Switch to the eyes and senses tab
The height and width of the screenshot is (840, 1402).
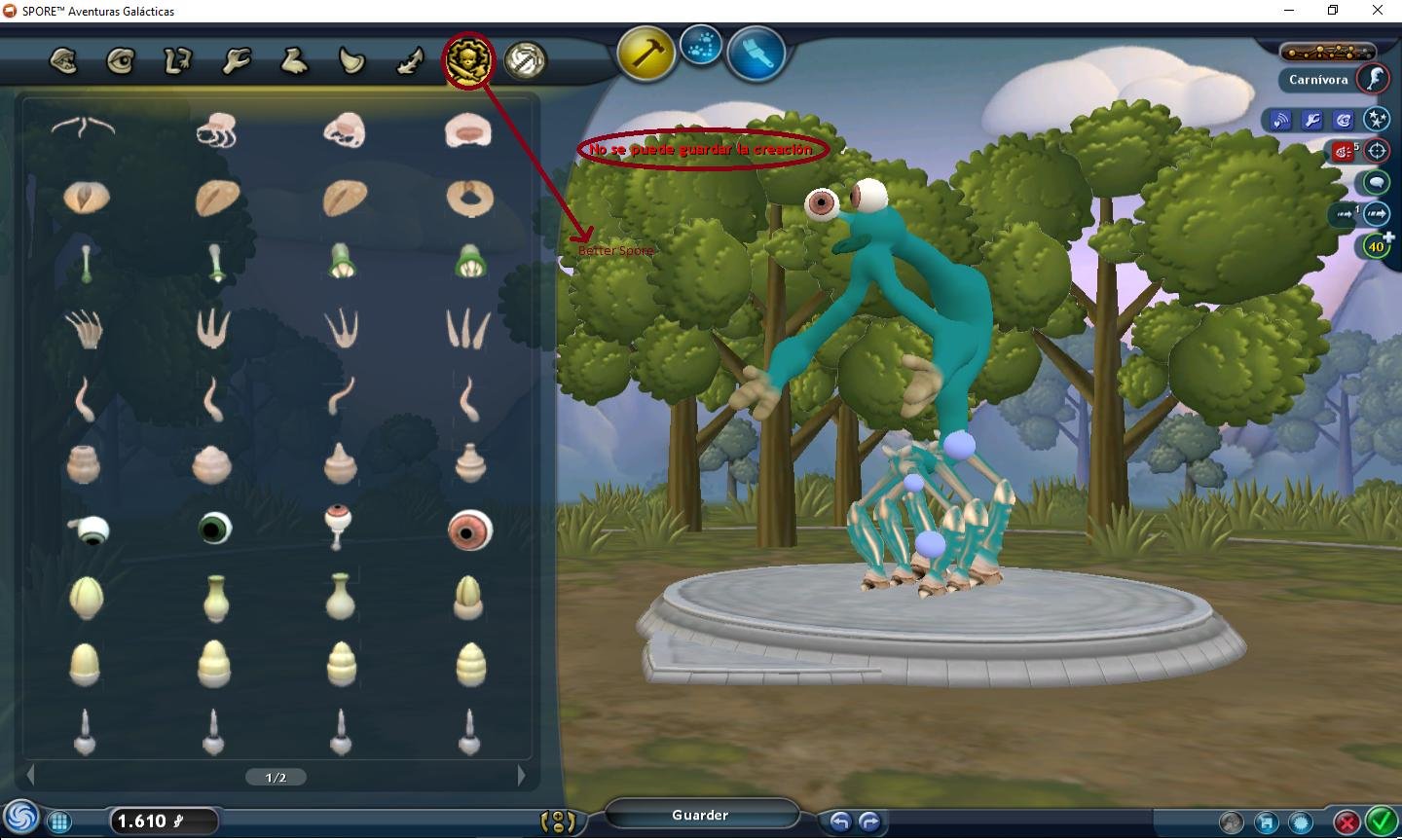121,61
